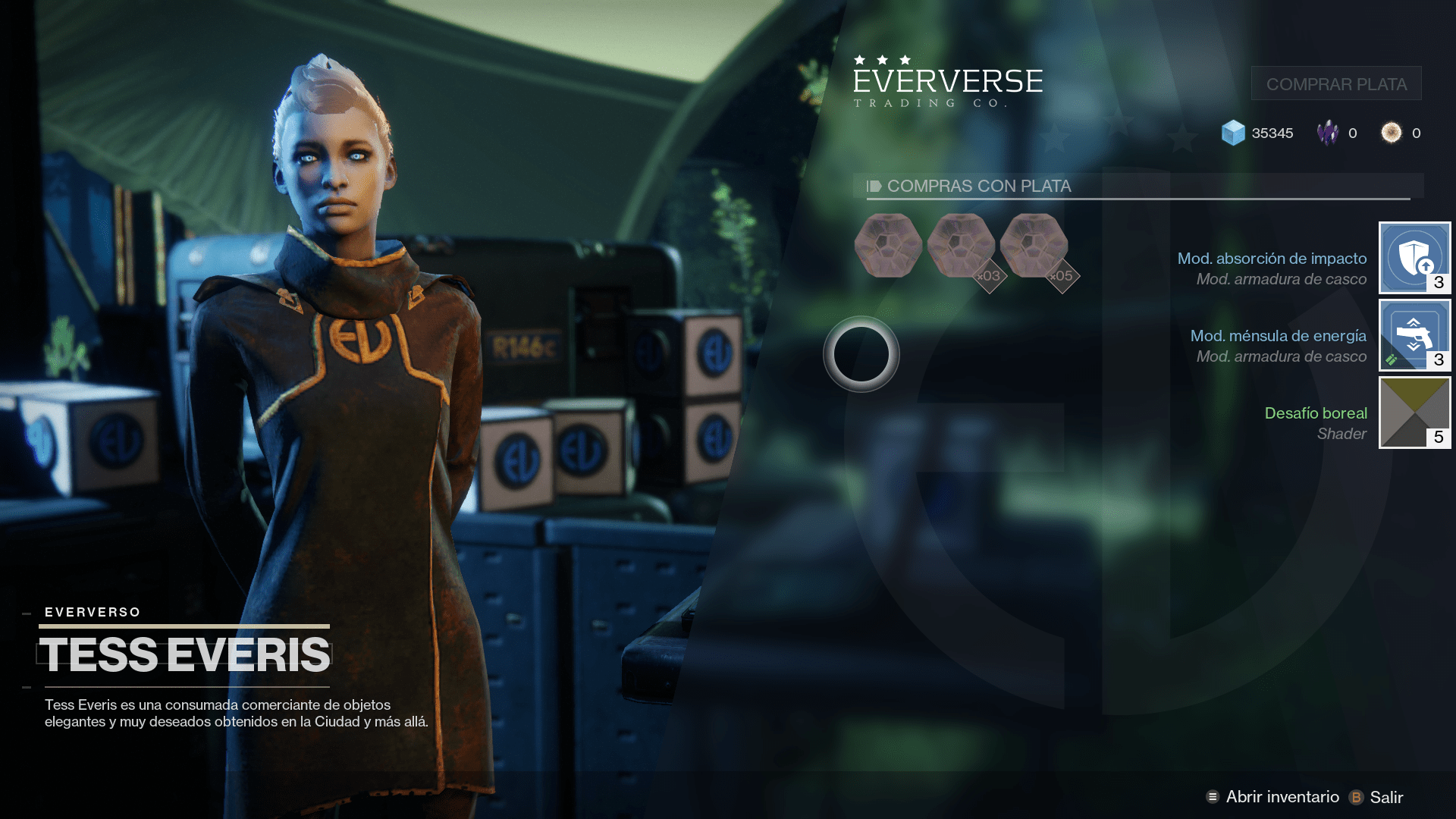
Task: Select the purple Bright Dust currency icon
Action: click(x=1329, y=133)
